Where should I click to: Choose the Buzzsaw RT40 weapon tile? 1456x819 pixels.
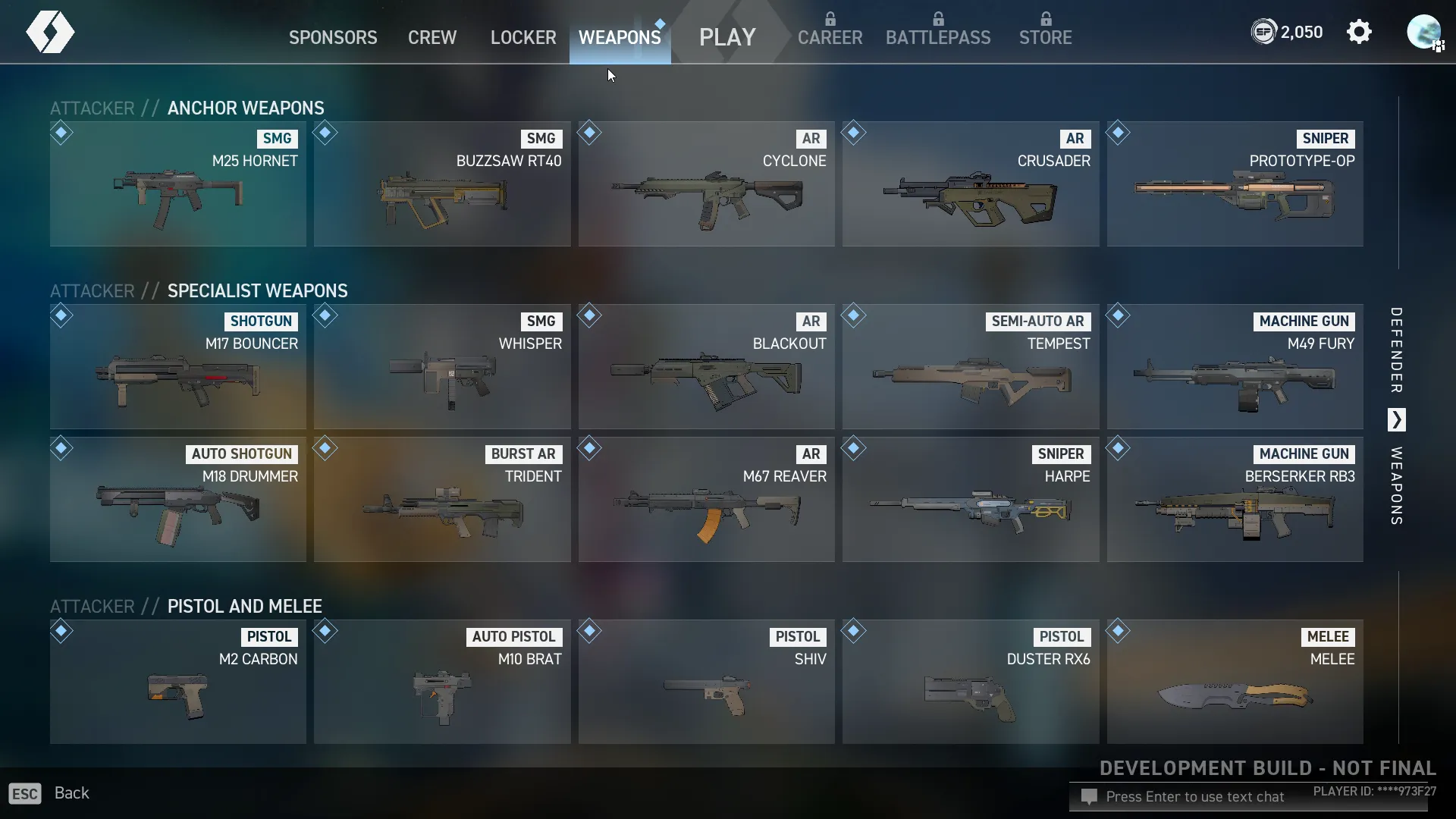[442, 184]
